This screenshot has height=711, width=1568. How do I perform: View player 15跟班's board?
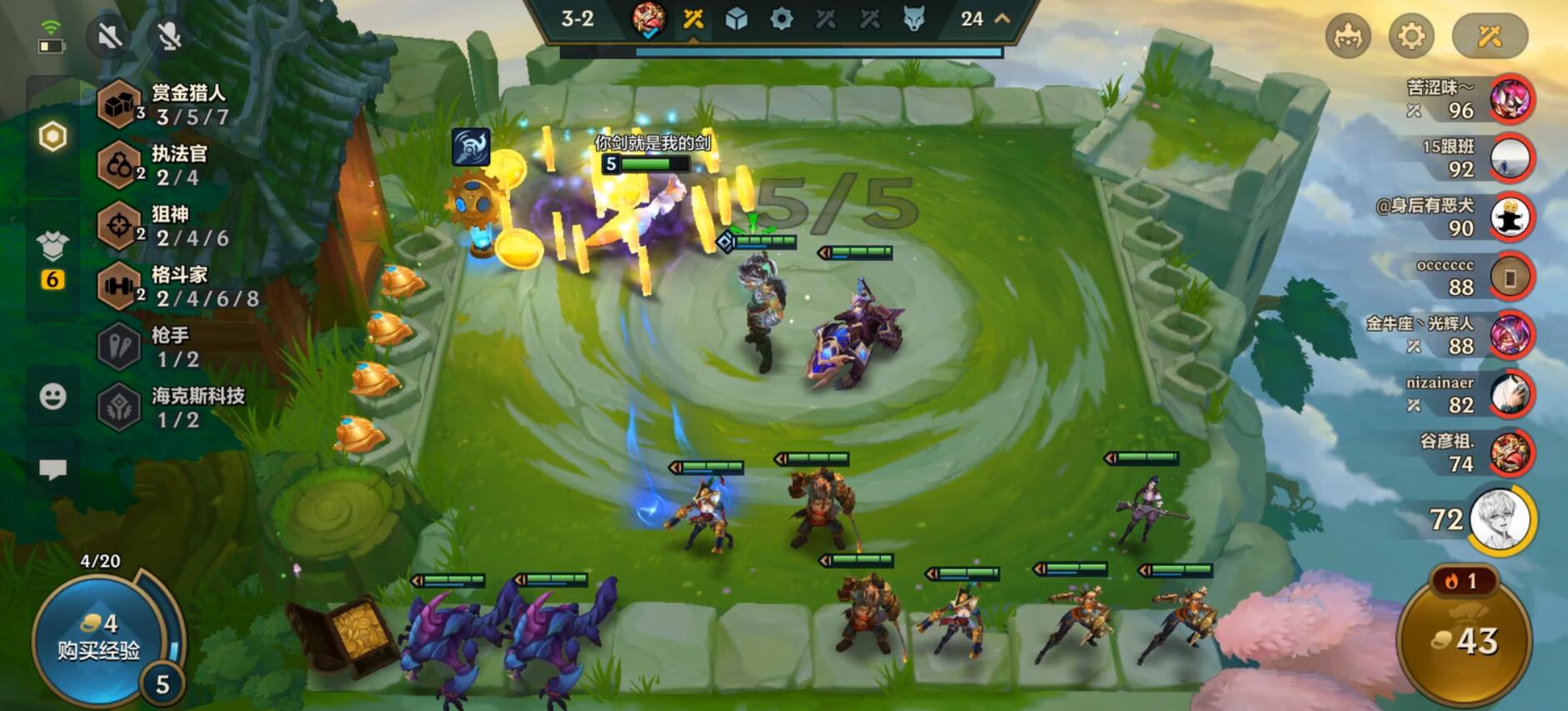1511,158
